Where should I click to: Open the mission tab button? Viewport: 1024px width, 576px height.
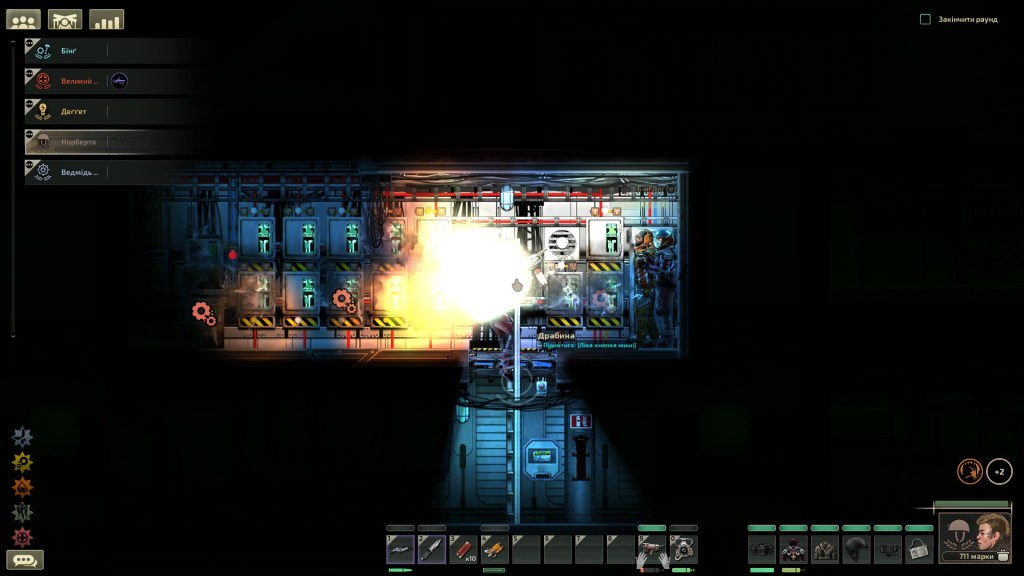(x=65, y=19)
